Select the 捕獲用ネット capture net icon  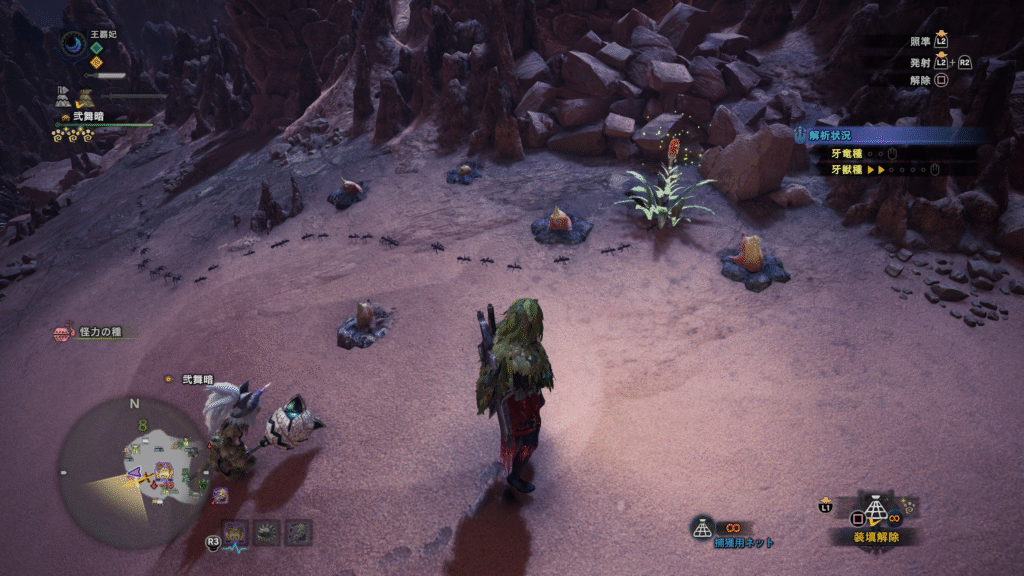[x=703, y=527]
